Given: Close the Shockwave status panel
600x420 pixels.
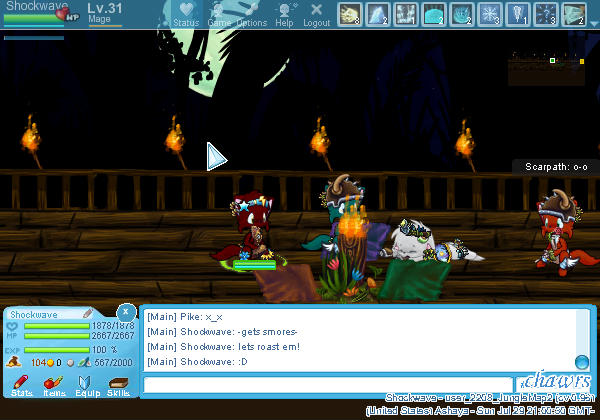Looking at the screenshot, I should pos(125,311).
